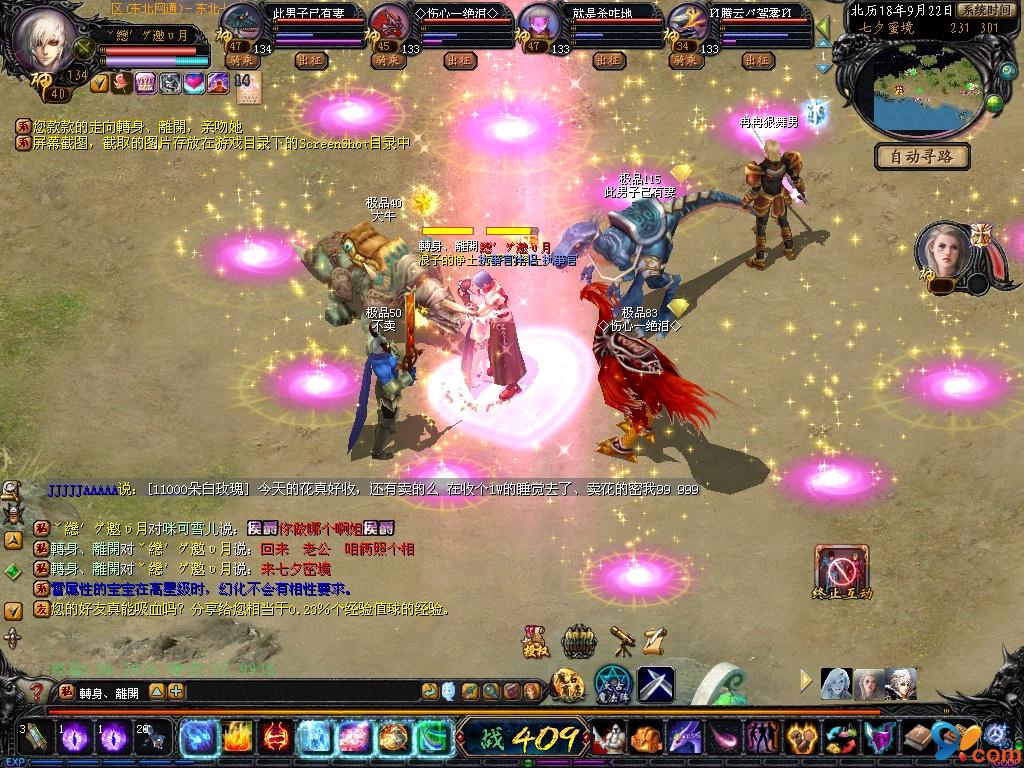Click the 自动寻路 auto-pathfinding button
1024x768 pixels.
[x=922, y=156]
